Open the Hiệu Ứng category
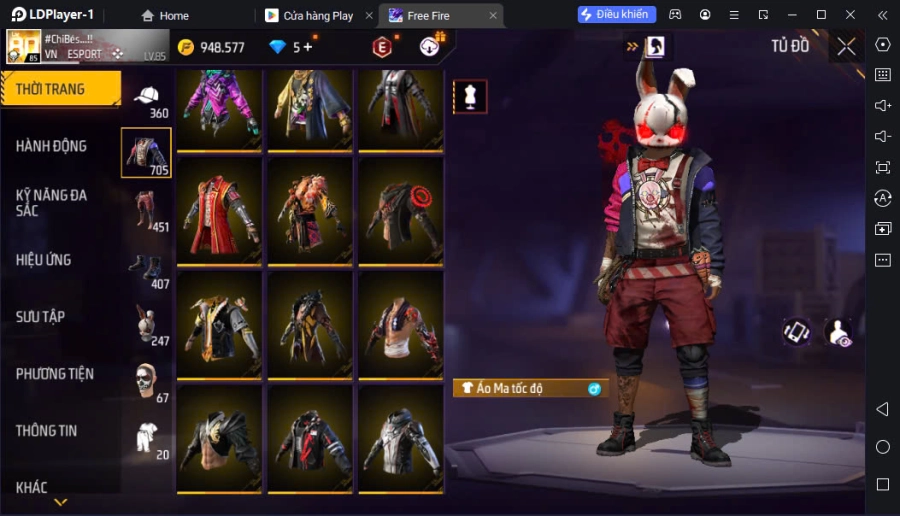This screenshot has height=516, width=900. [x=44, y=260]
